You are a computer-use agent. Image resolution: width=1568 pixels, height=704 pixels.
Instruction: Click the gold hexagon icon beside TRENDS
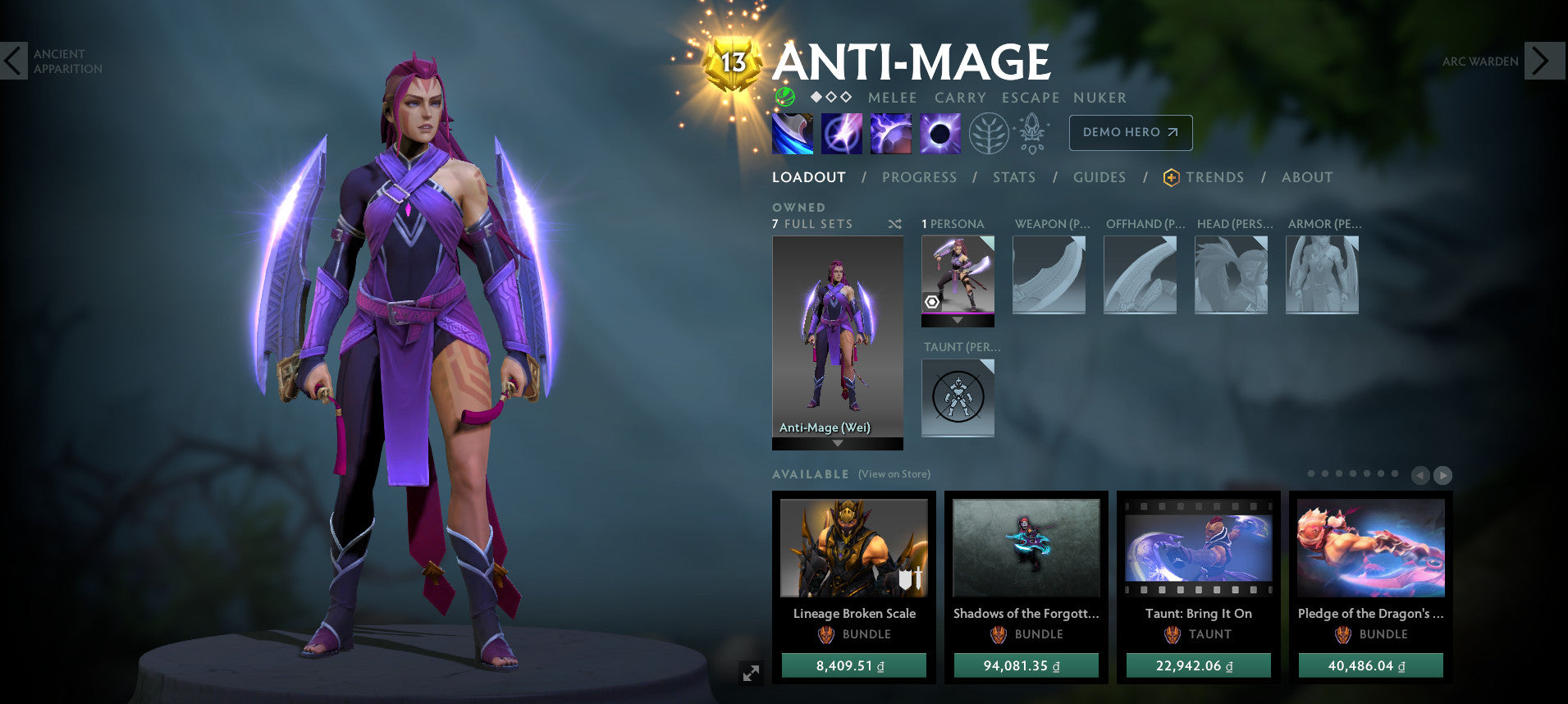(x=1172, y=177)
